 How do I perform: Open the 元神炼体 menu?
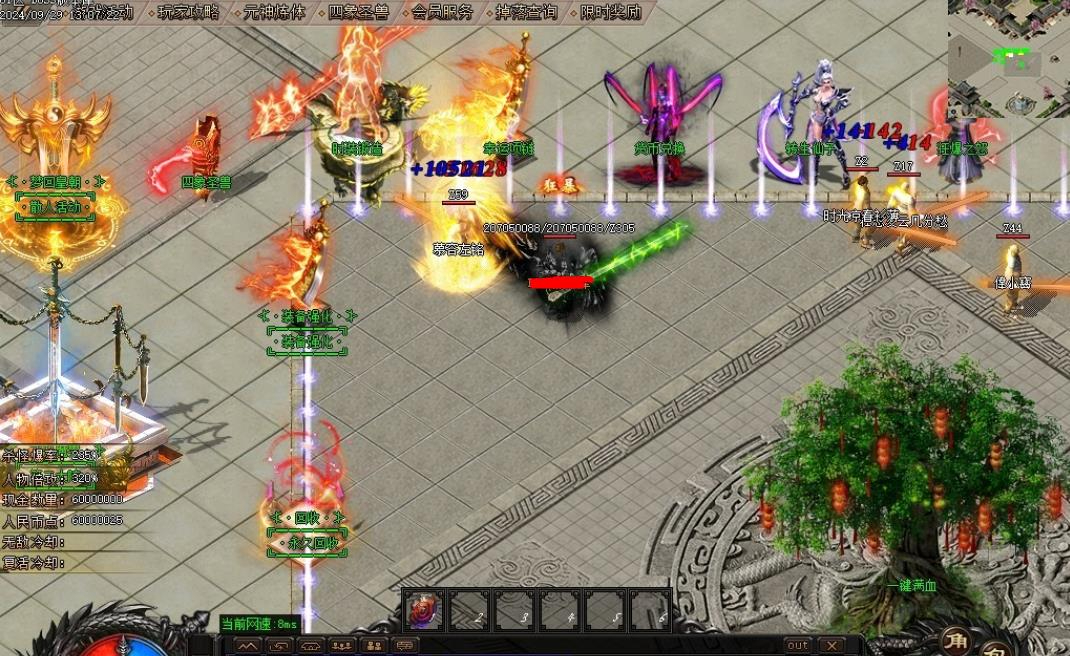point(274,13)
